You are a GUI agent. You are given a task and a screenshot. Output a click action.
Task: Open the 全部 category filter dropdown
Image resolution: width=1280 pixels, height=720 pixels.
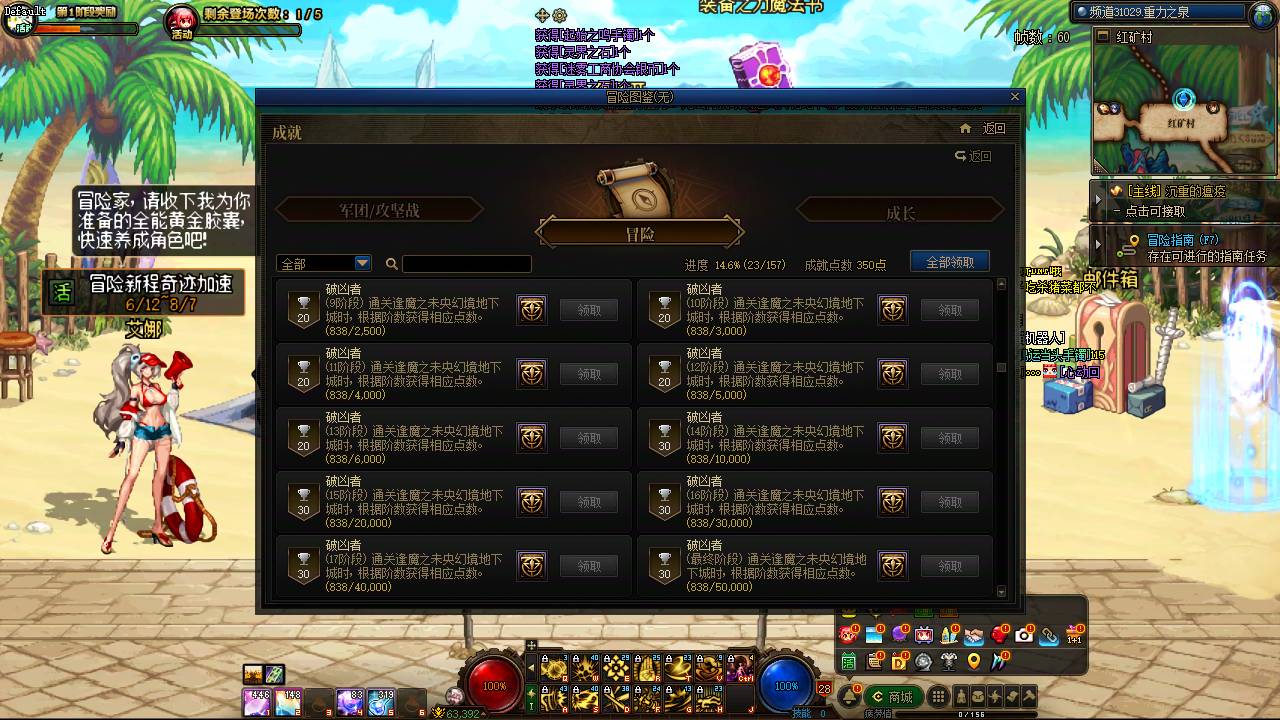(x=322, y=263)
